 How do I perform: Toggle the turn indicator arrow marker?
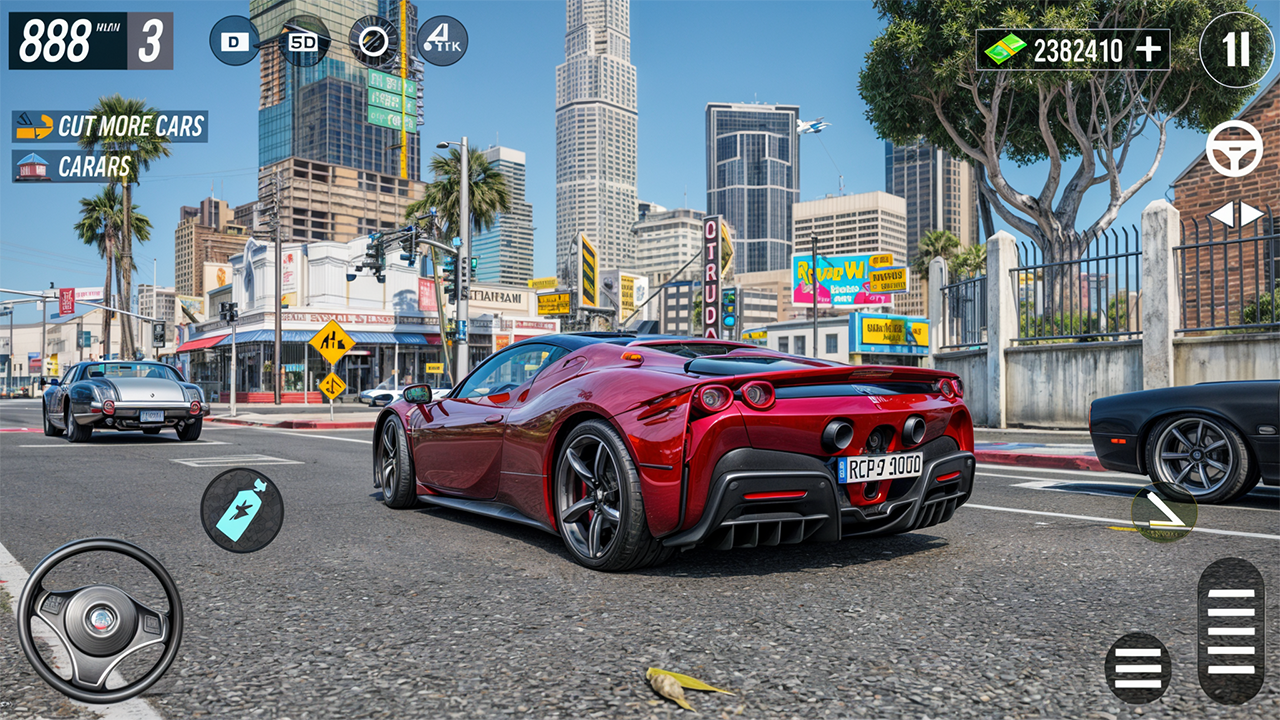1163,510
